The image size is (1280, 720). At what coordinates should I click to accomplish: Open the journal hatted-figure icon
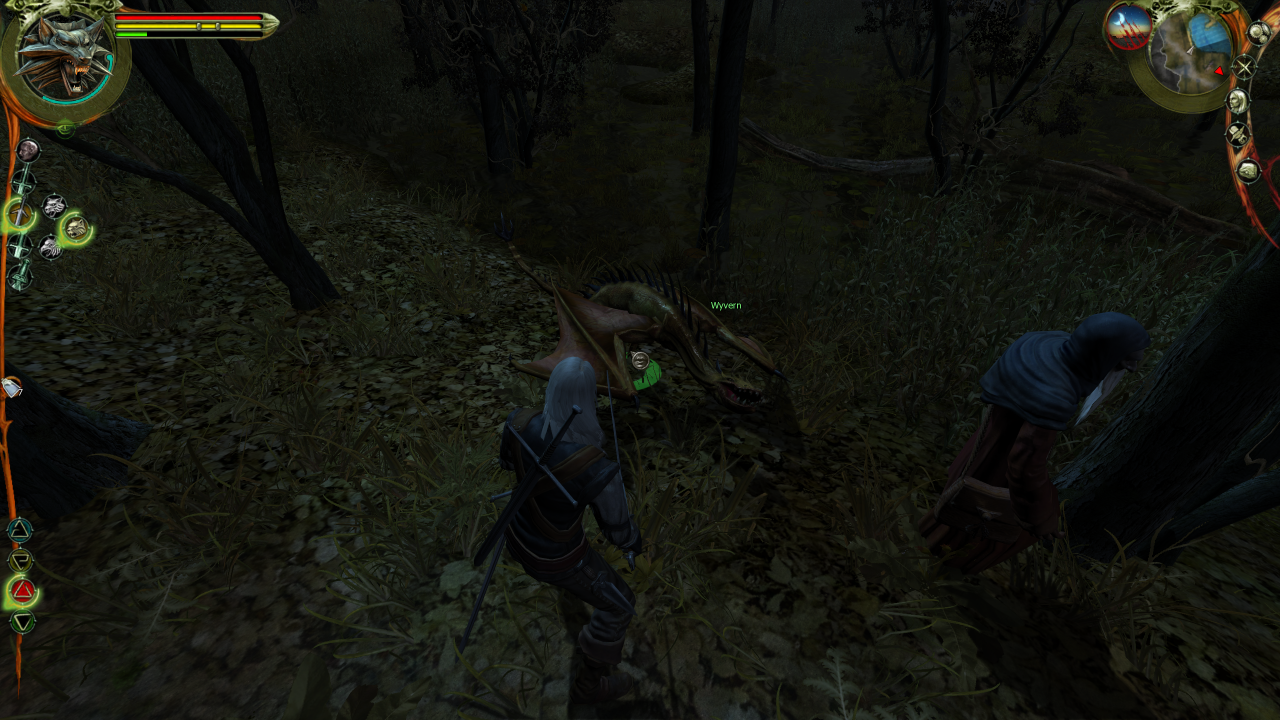[1238, 135]
